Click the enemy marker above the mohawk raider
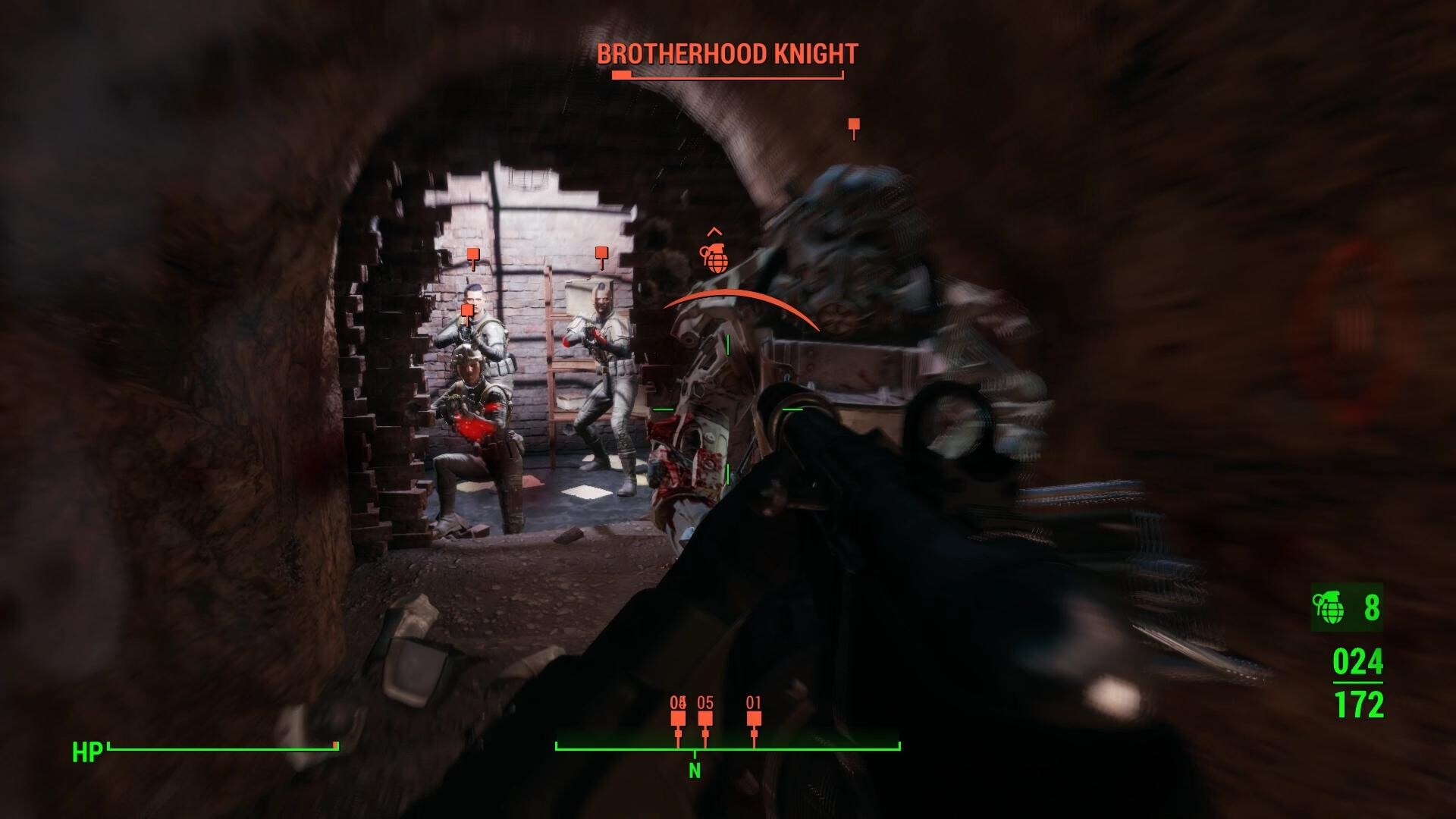 click(602, 252)
